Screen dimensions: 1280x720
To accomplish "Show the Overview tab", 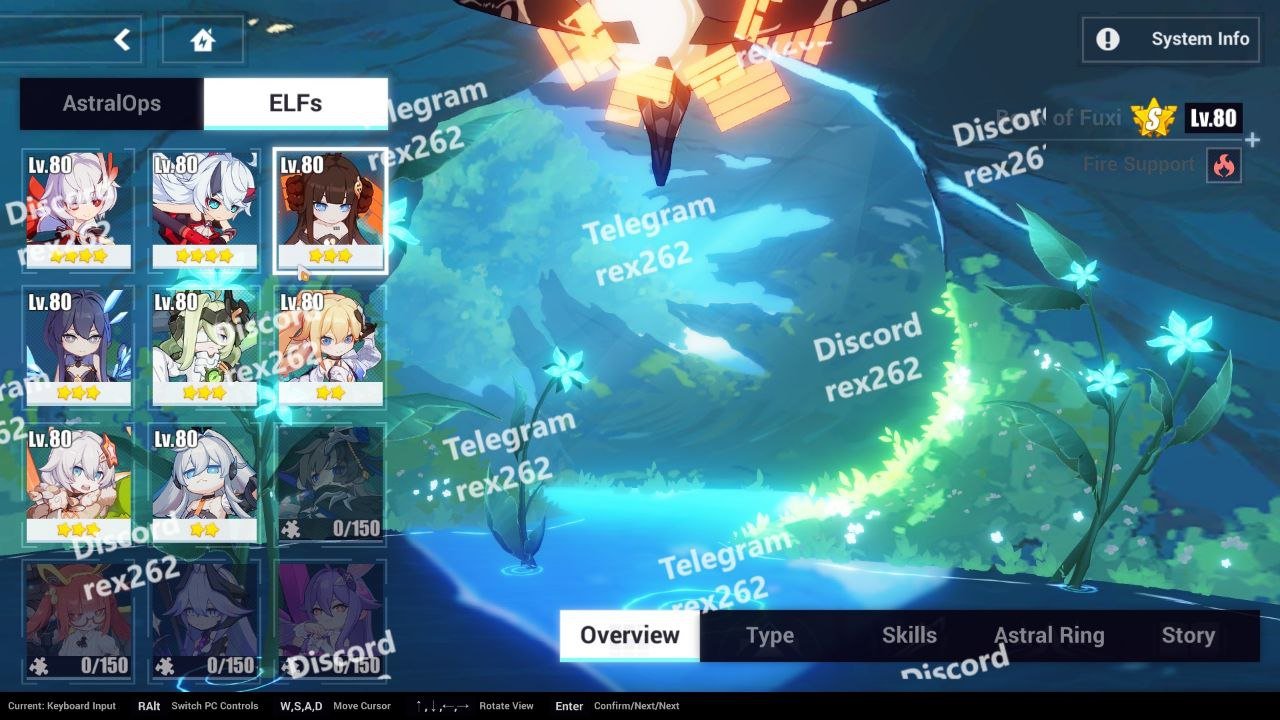I will coord(629,635).
